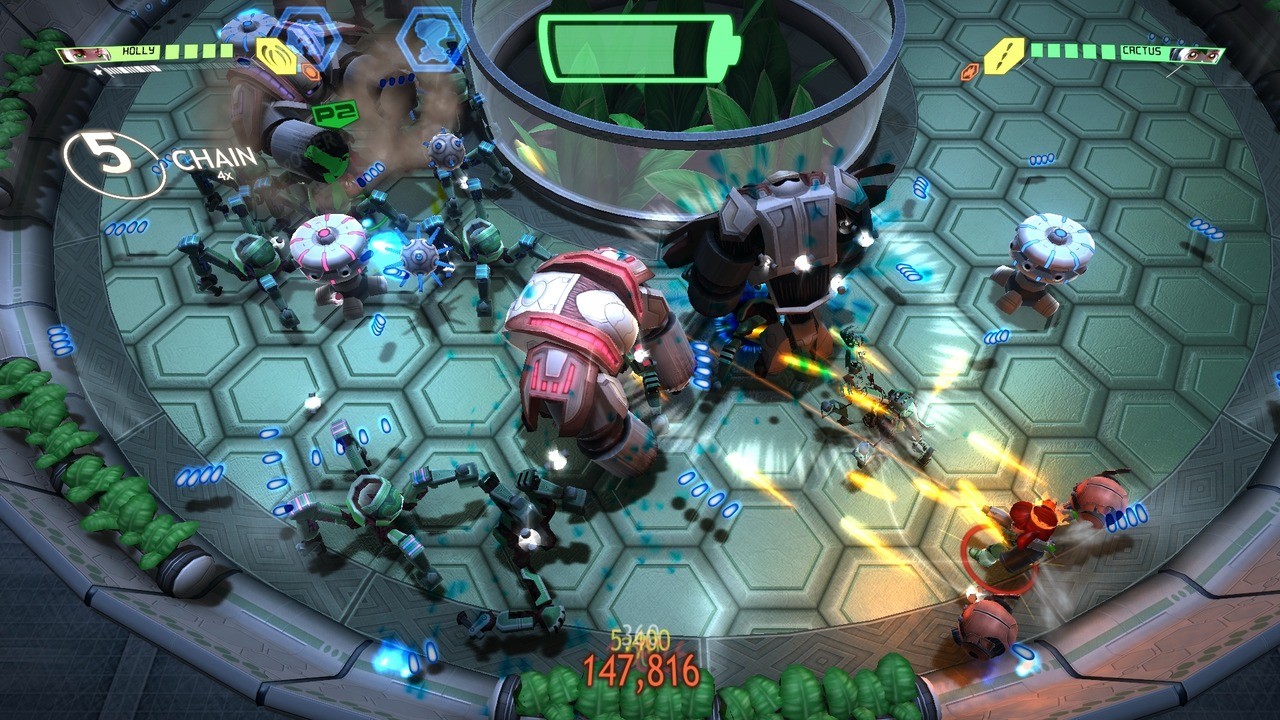Select the green P2 player indicator badge
Viewport: 1280px width, 720px height.
(338, 113)
